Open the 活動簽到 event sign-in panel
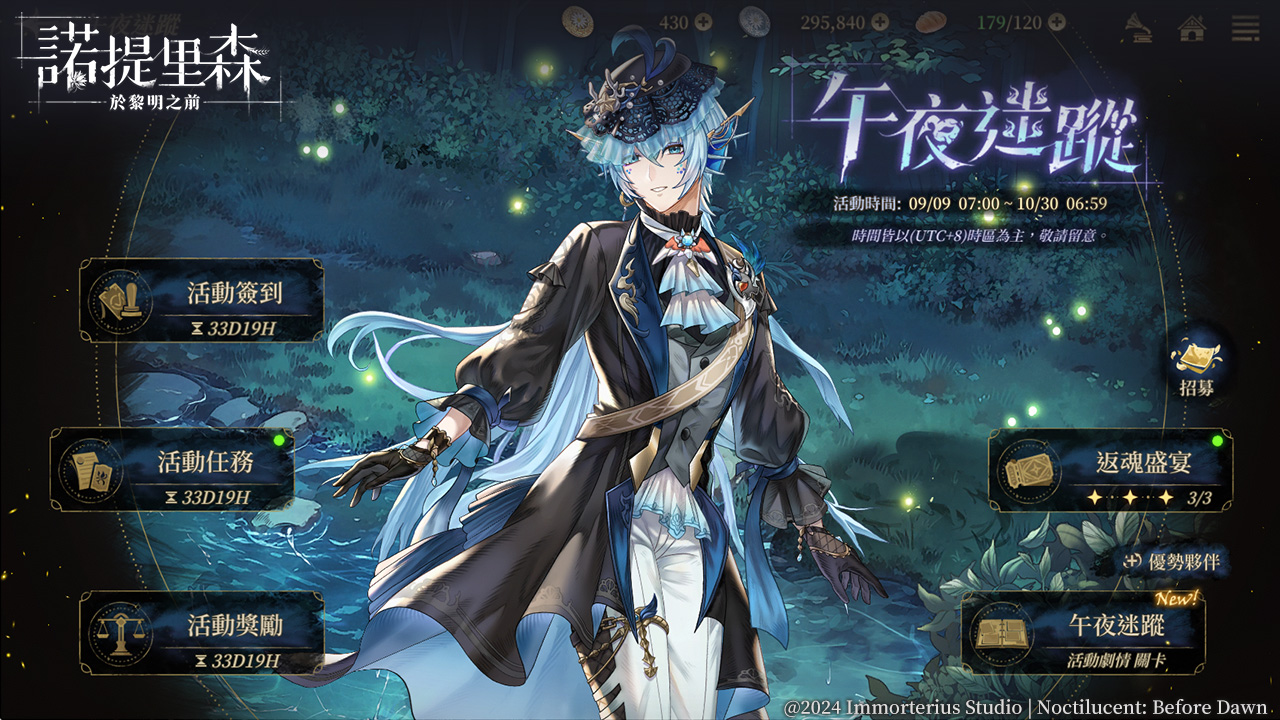Viewport: 1280px width, 720px height. 202,300
